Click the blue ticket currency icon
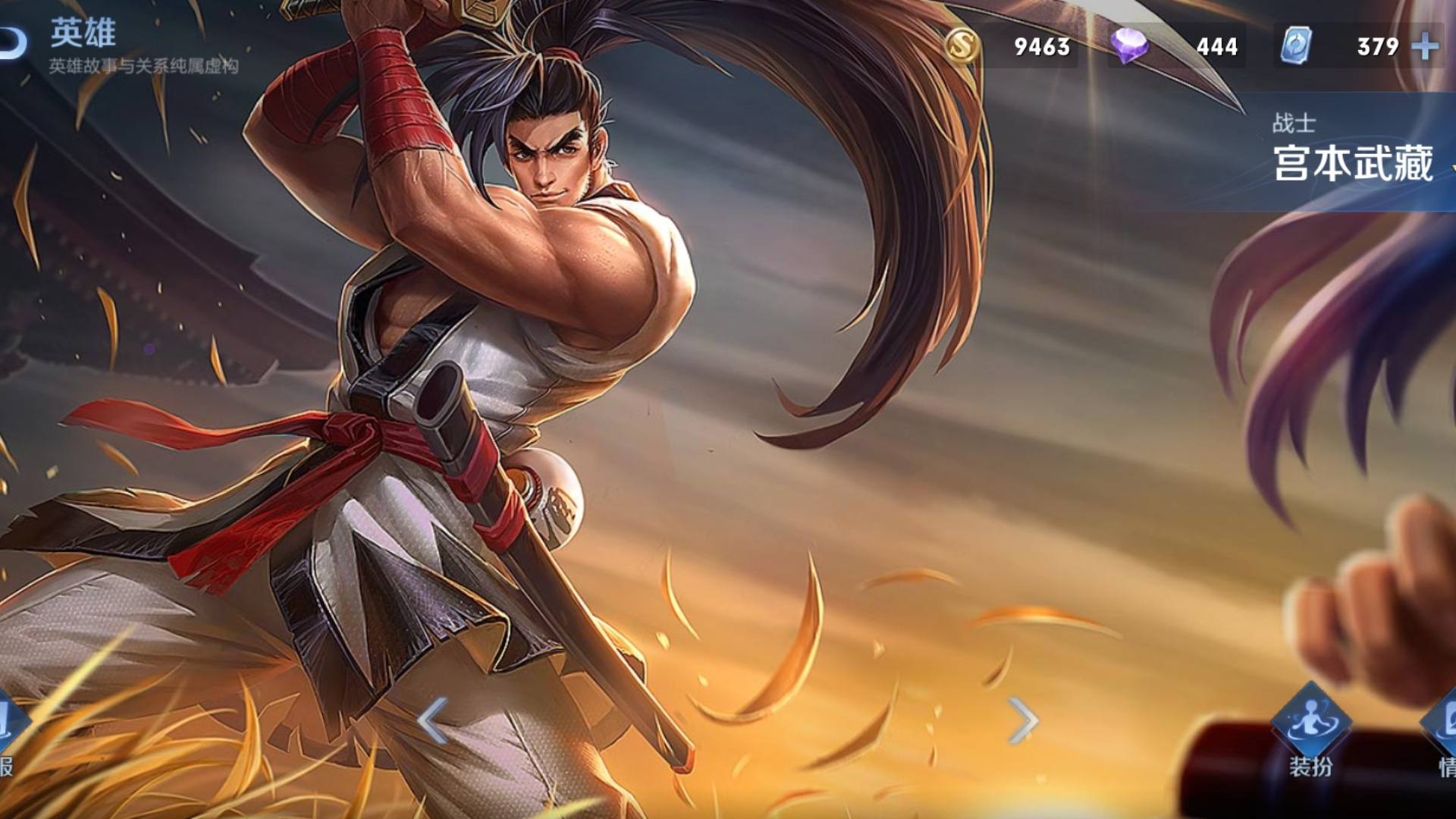The height and width of the screenshot is (819, 1456). [1295, 47]
